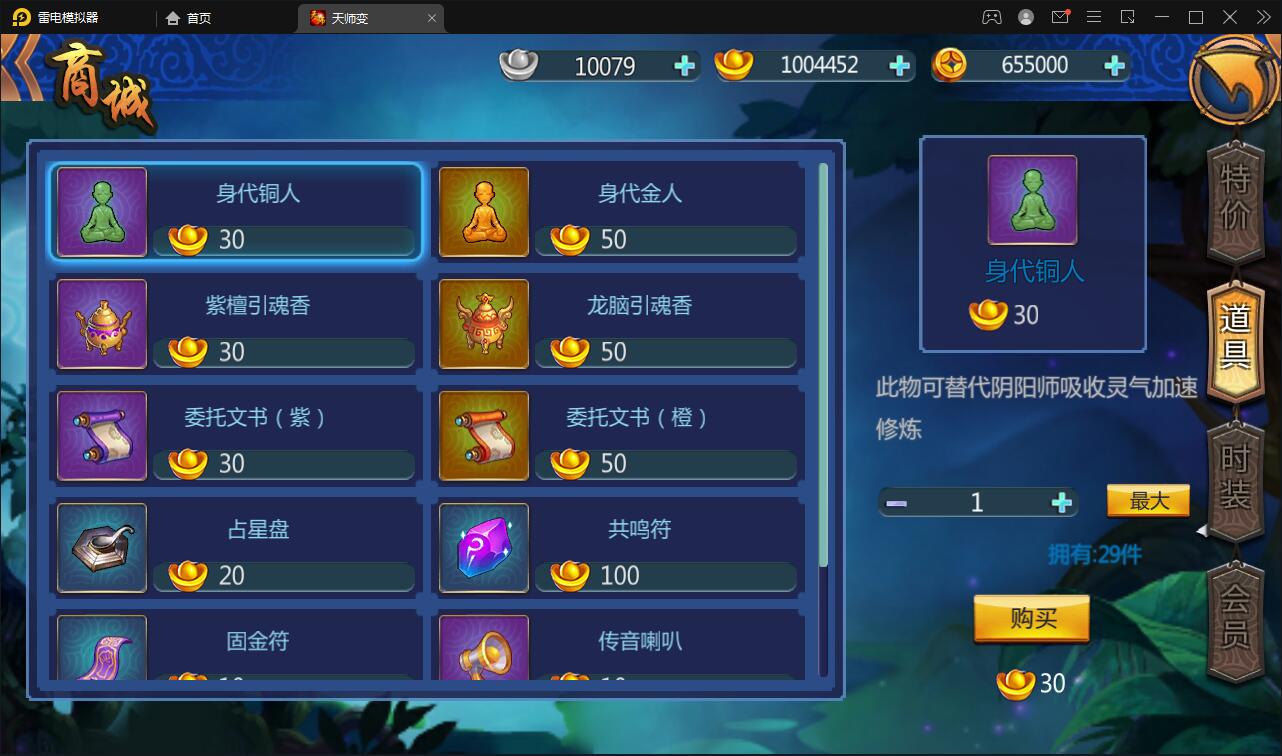Image resolution: width=1282 pixels, height=756 pixels.
Task: Select the 委托文书（橙） scroll item
Action: coord(483,436)
